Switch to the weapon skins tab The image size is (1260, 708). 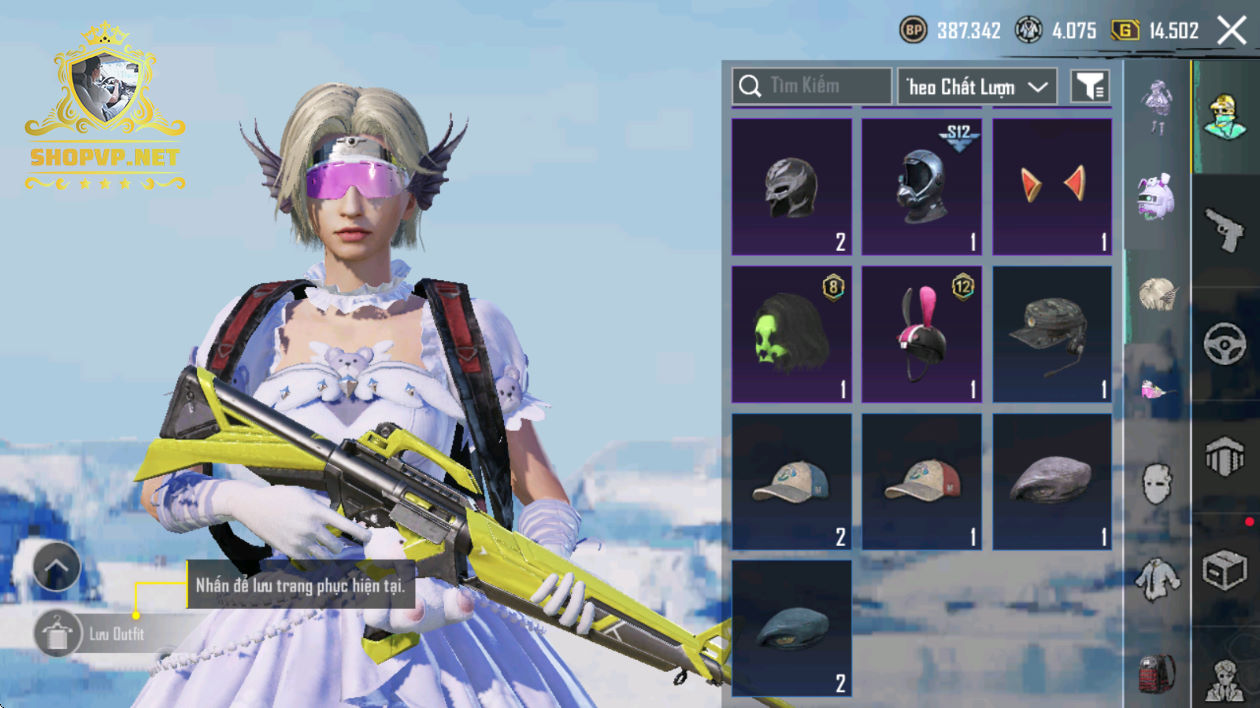1224,231
